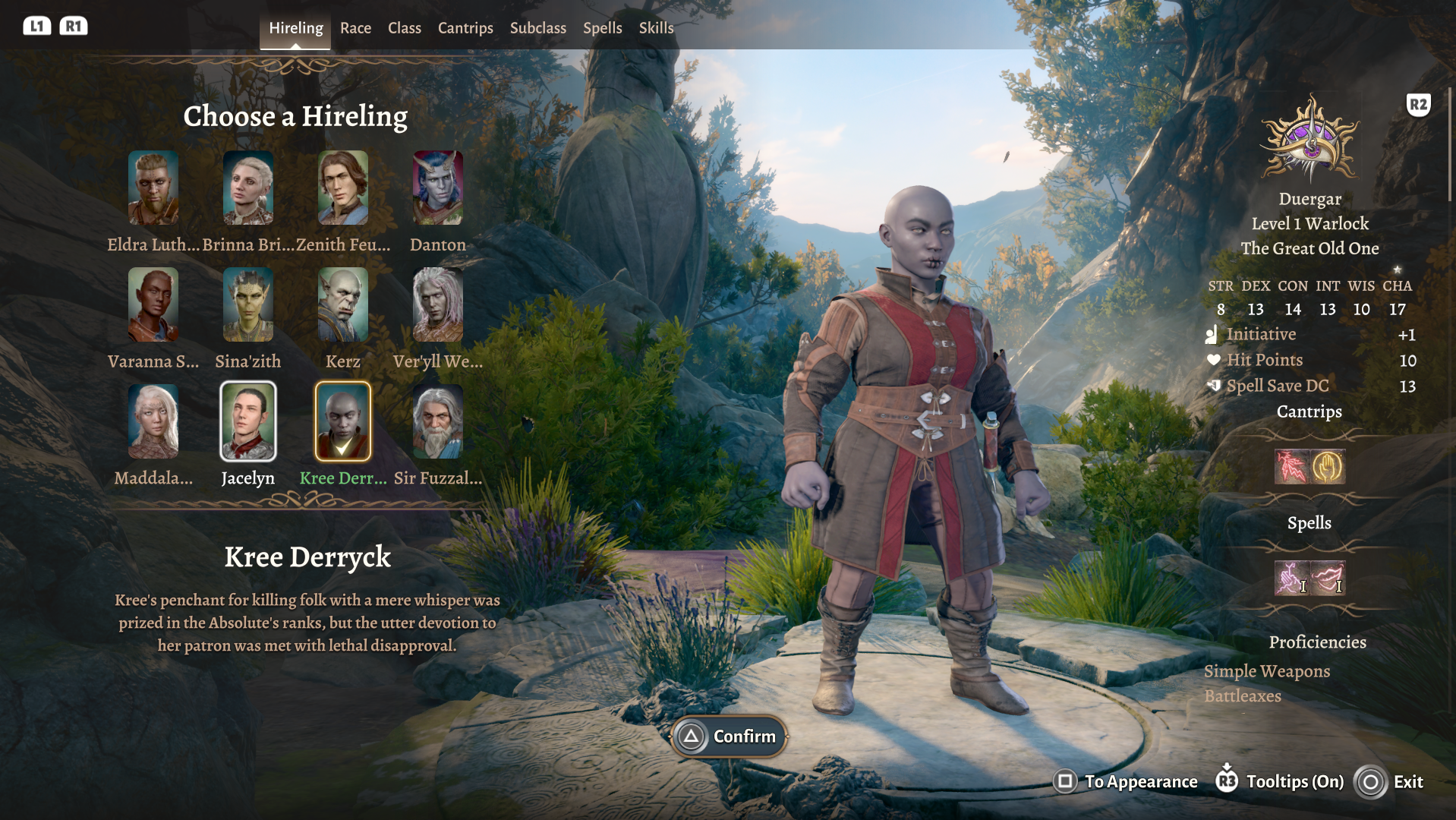
Task: Choose hireling Eldra Luthrinn portrait
Action: pyautogui.click(x=153, y=188)
